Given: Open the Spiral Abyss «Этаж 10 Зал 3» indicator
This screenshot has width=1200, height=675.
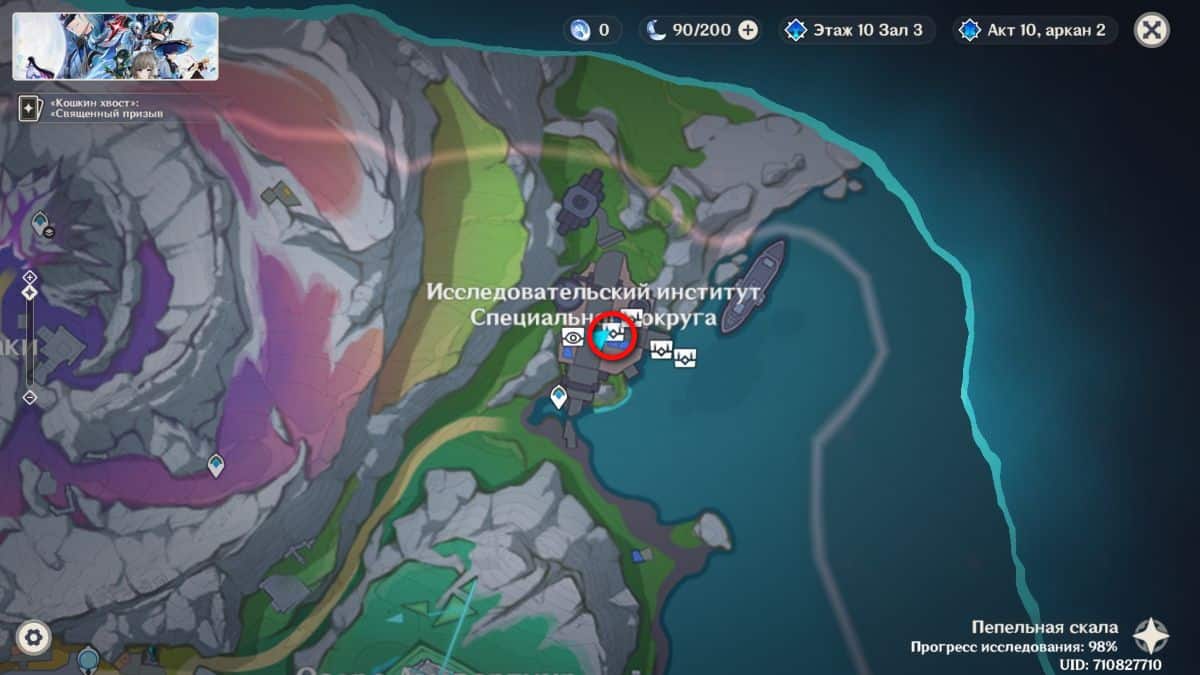Looking at the screenshot, I should coord(857,30).
